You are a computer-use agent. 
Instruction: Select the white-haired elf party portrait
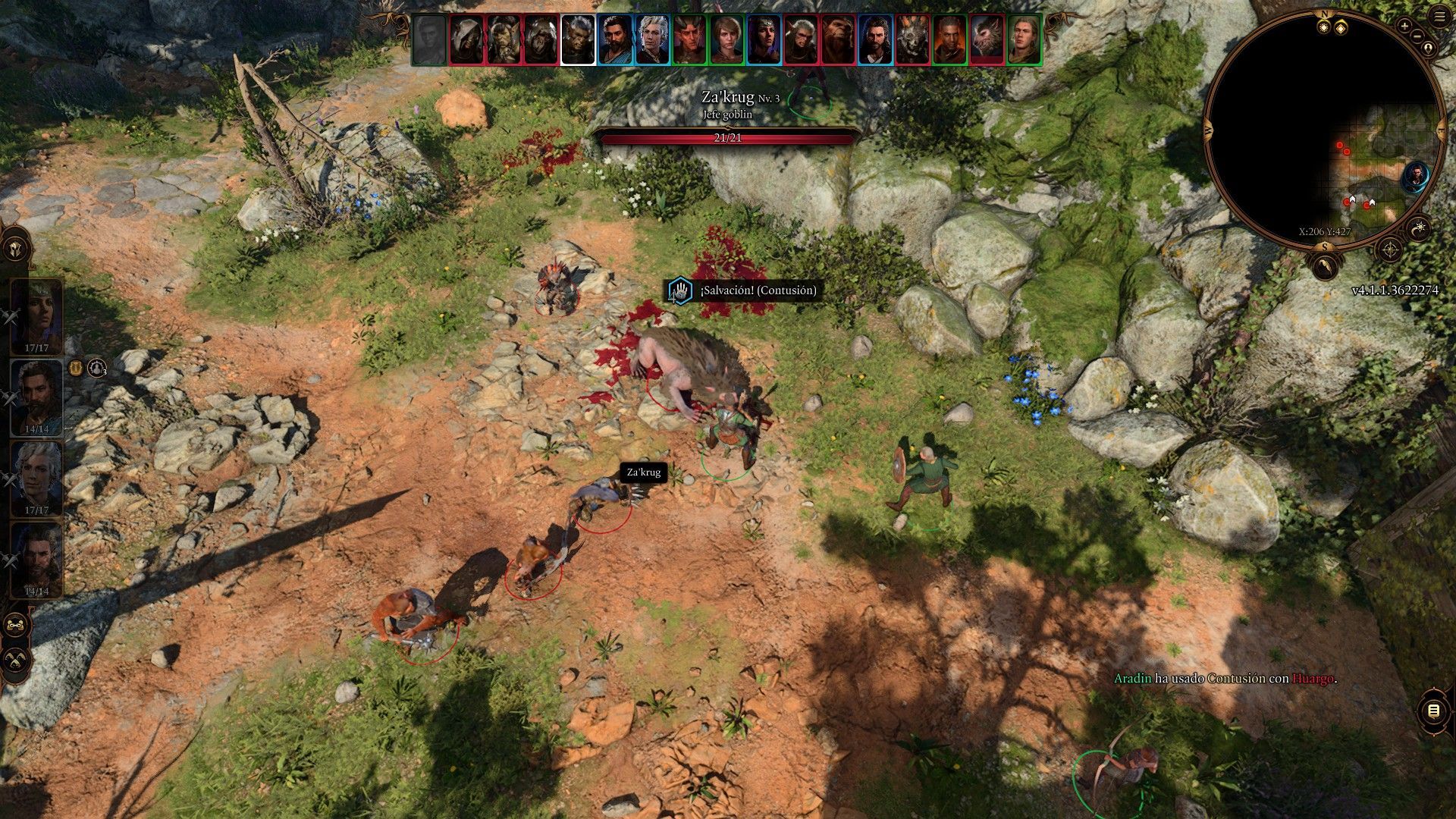coord(36,478)
